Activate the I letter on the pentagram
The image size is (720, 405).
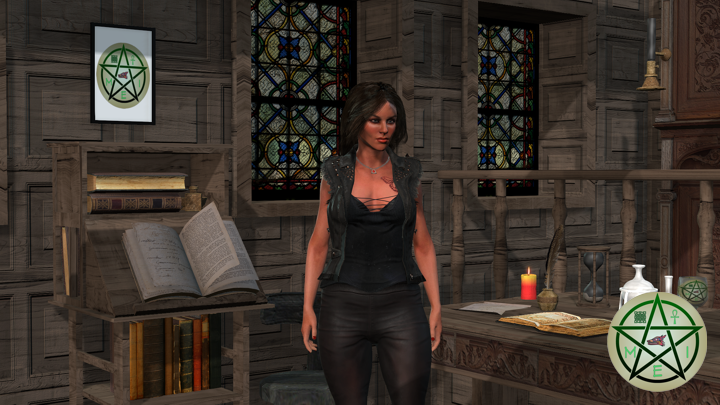(686, 350)
